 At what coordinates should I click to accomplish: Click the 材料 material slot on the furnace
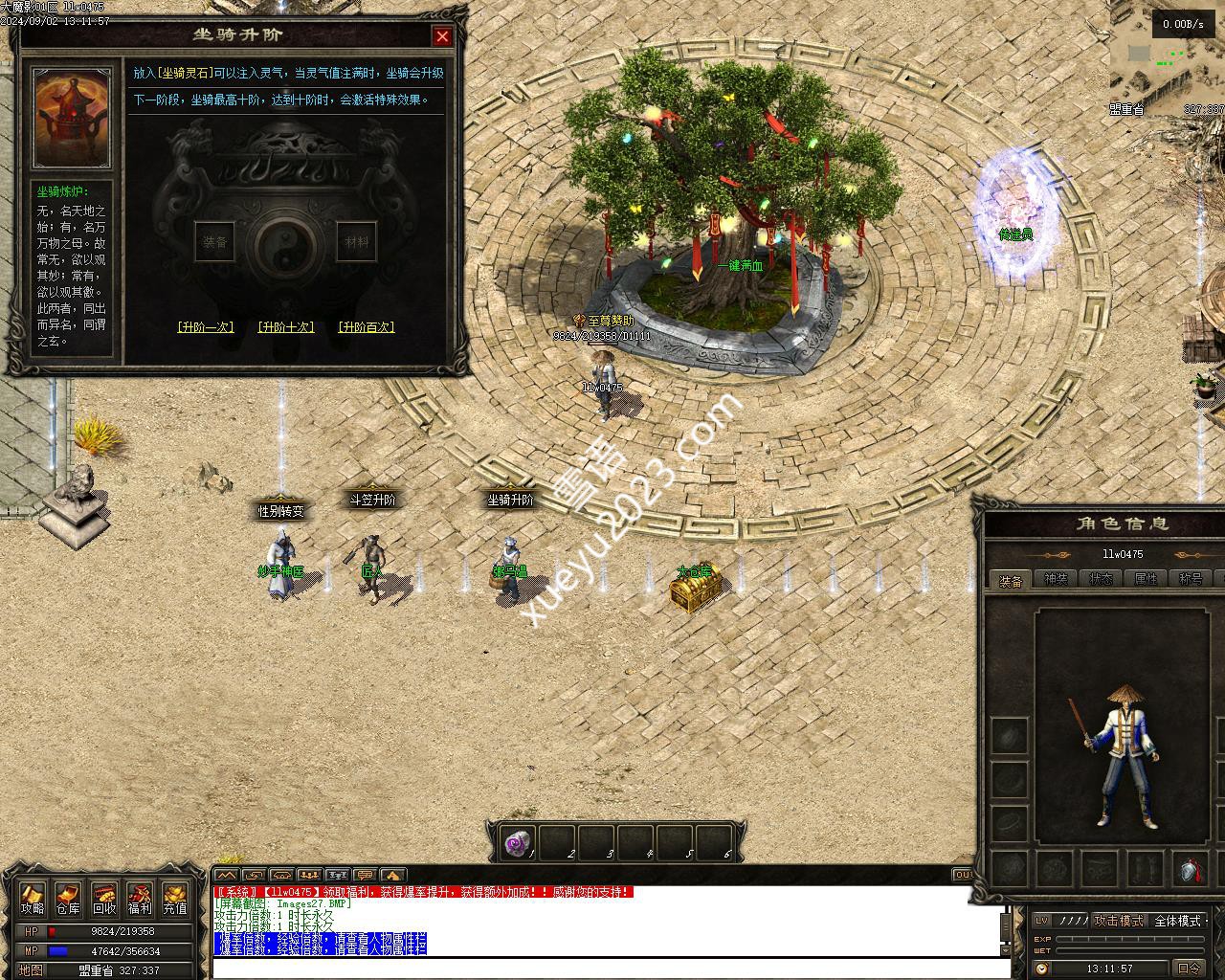tap(356, 242)
